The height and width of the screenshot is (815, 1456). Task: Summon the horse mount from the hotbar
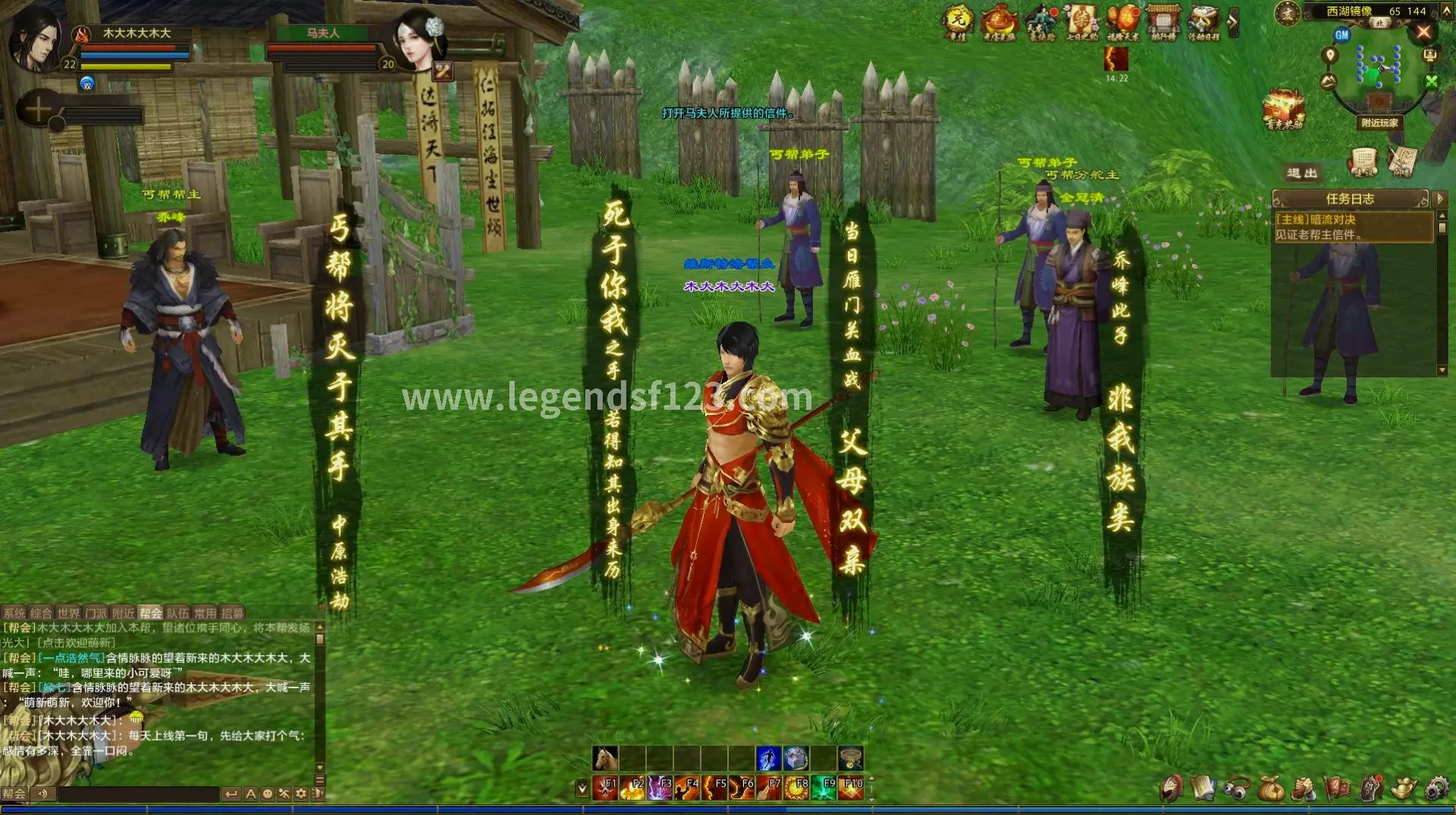click(605, 758)
